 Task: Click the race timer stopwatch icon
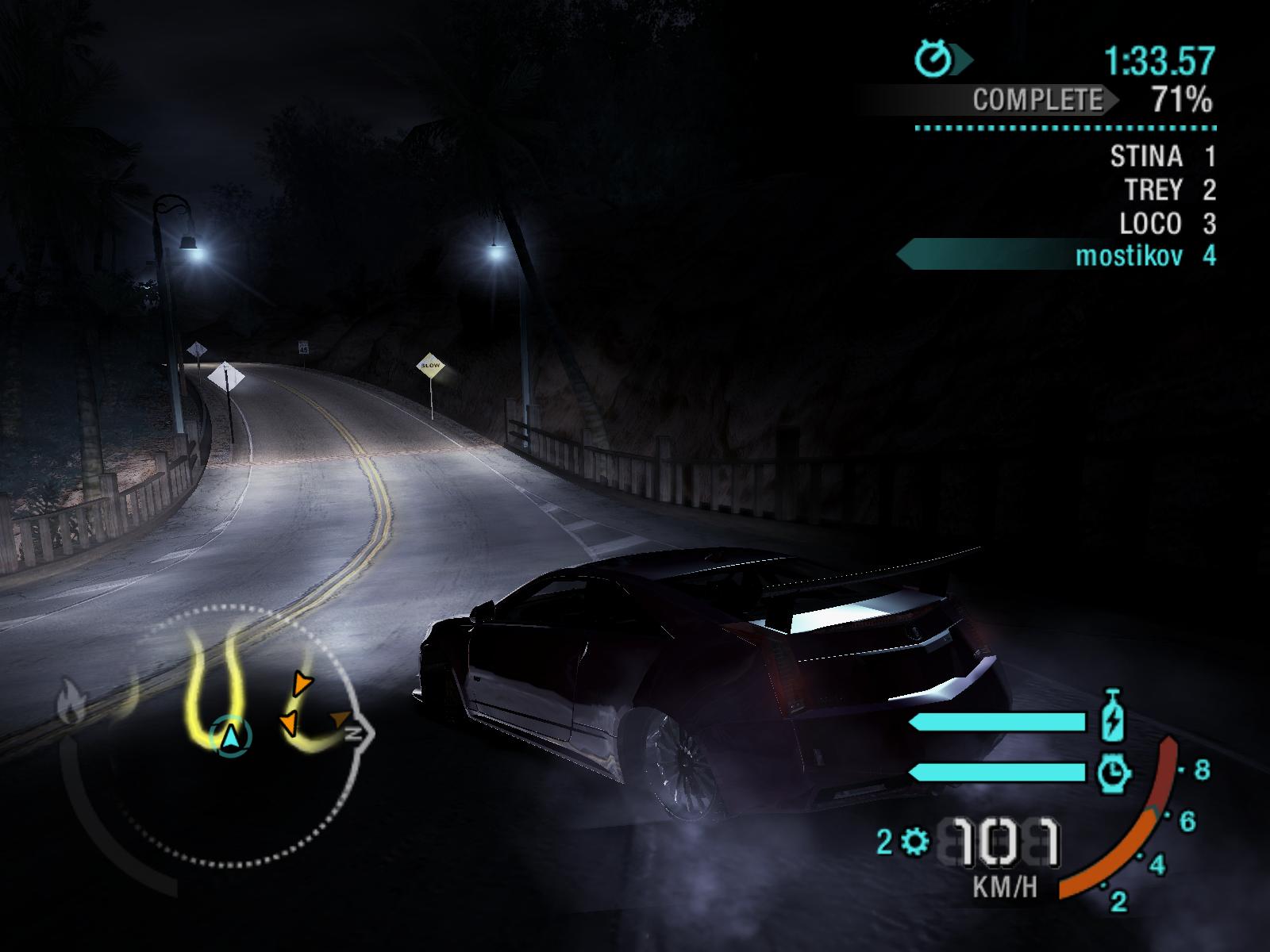tap(933, 59)
